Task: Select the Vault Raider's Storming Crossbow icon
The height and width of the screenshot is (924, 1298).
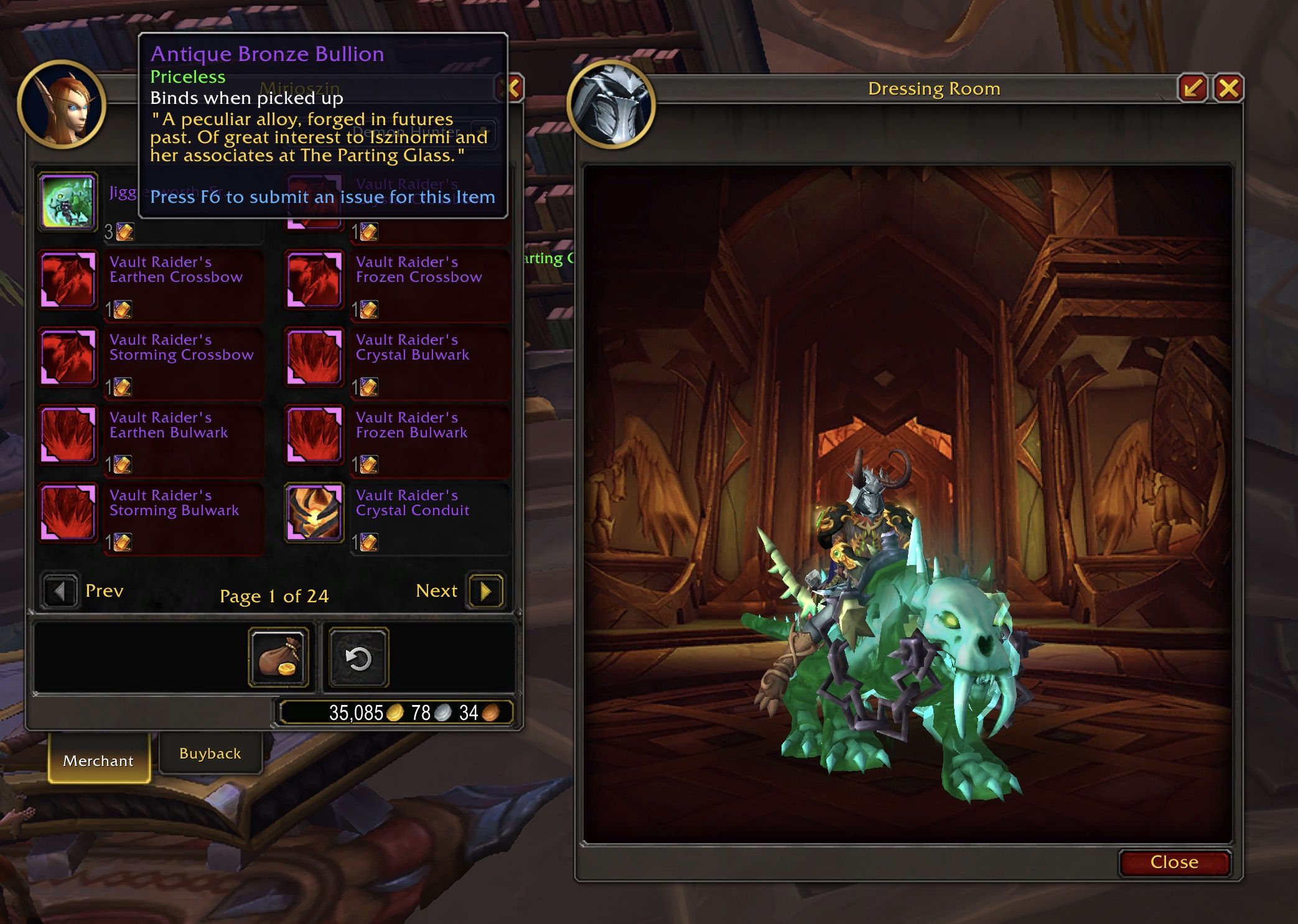Action: point(68,357)
